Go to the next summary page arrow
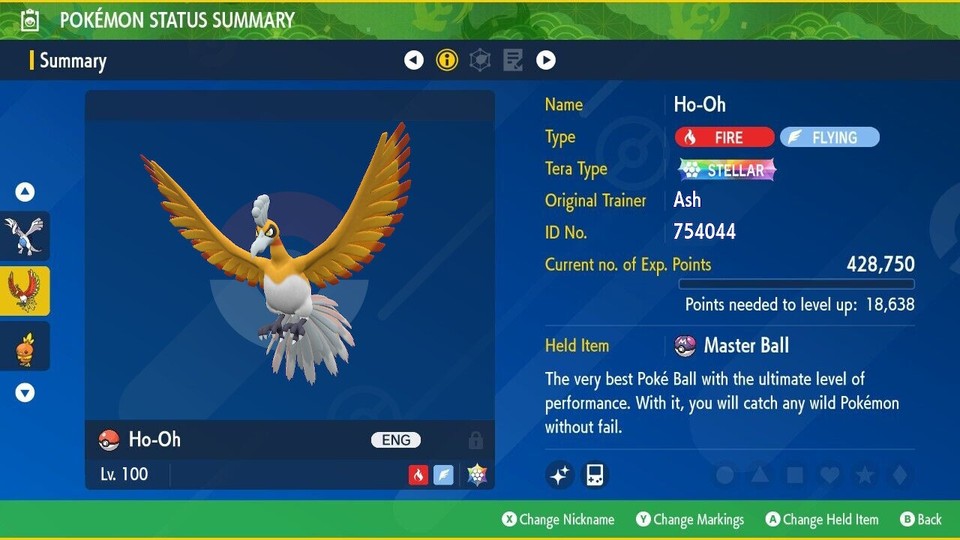Viewport: 960px width, 540px height. 546,61
